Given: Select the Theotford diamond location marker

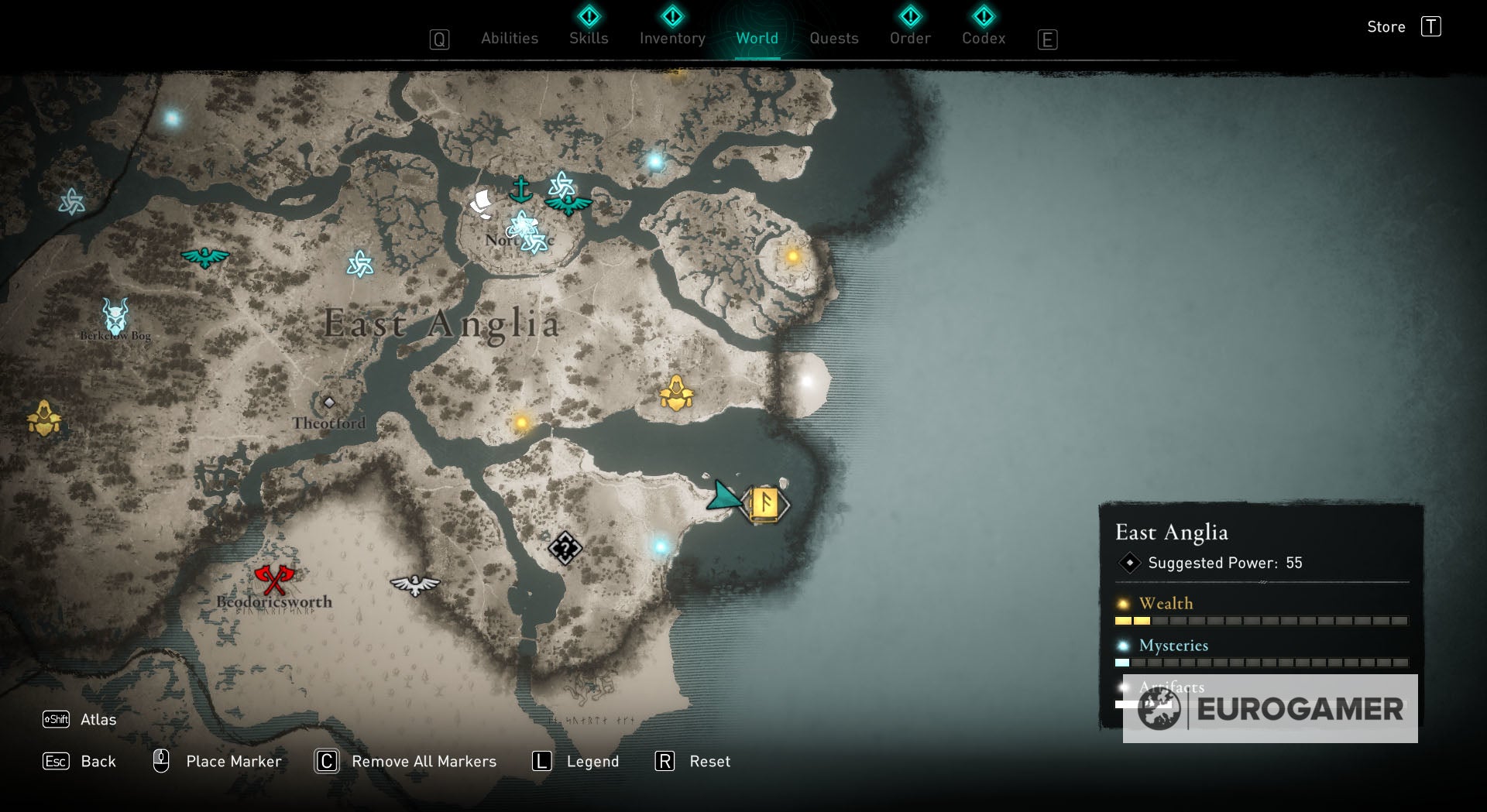Looking at the screenshot, I should (329, 403).
